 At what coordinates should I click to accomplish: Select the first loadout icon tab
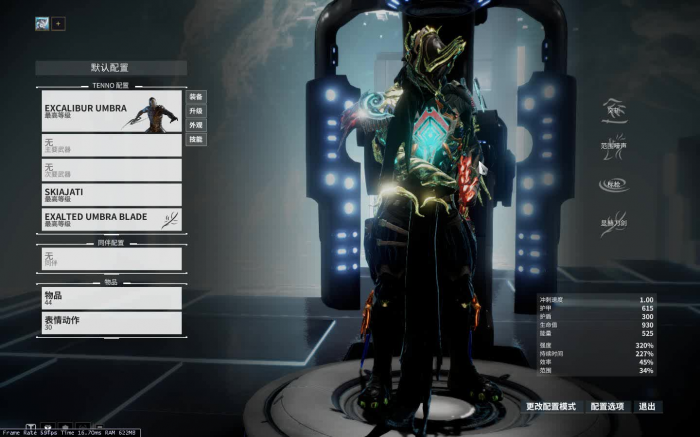pyautogui.click(x=42, y=23)
